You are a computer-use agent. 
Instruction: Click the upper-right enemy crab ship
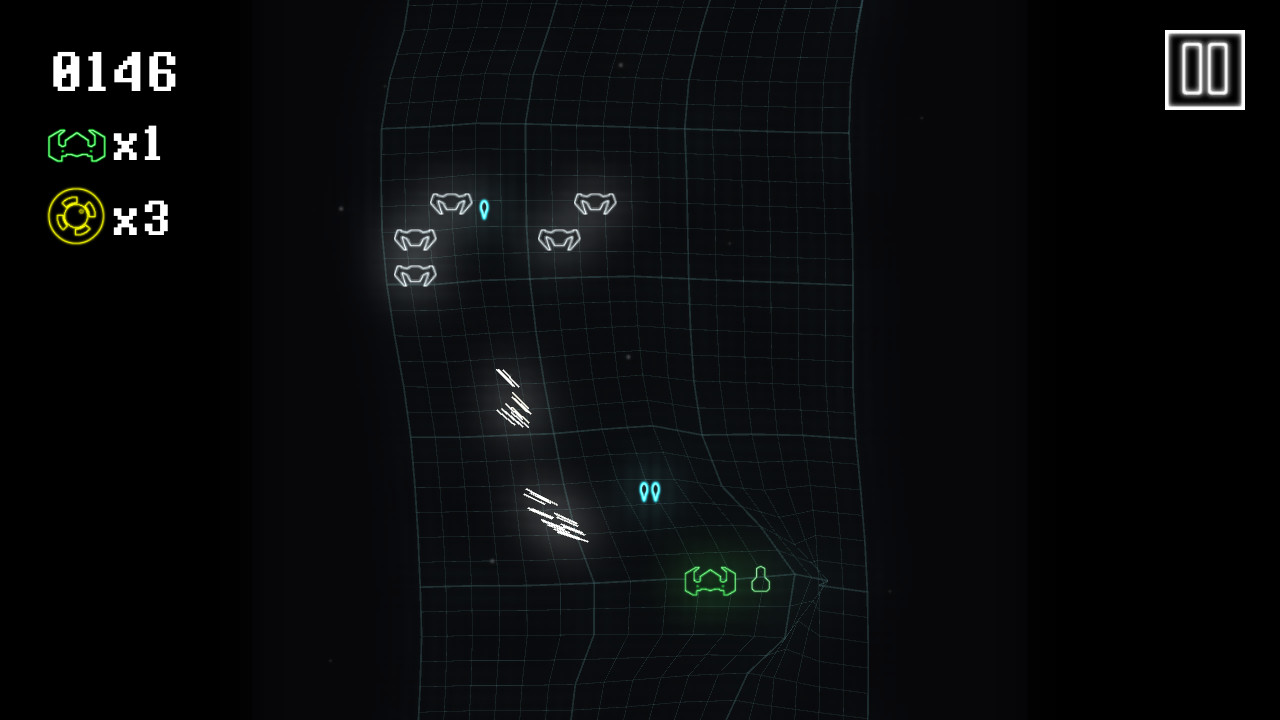pos(594,203)
